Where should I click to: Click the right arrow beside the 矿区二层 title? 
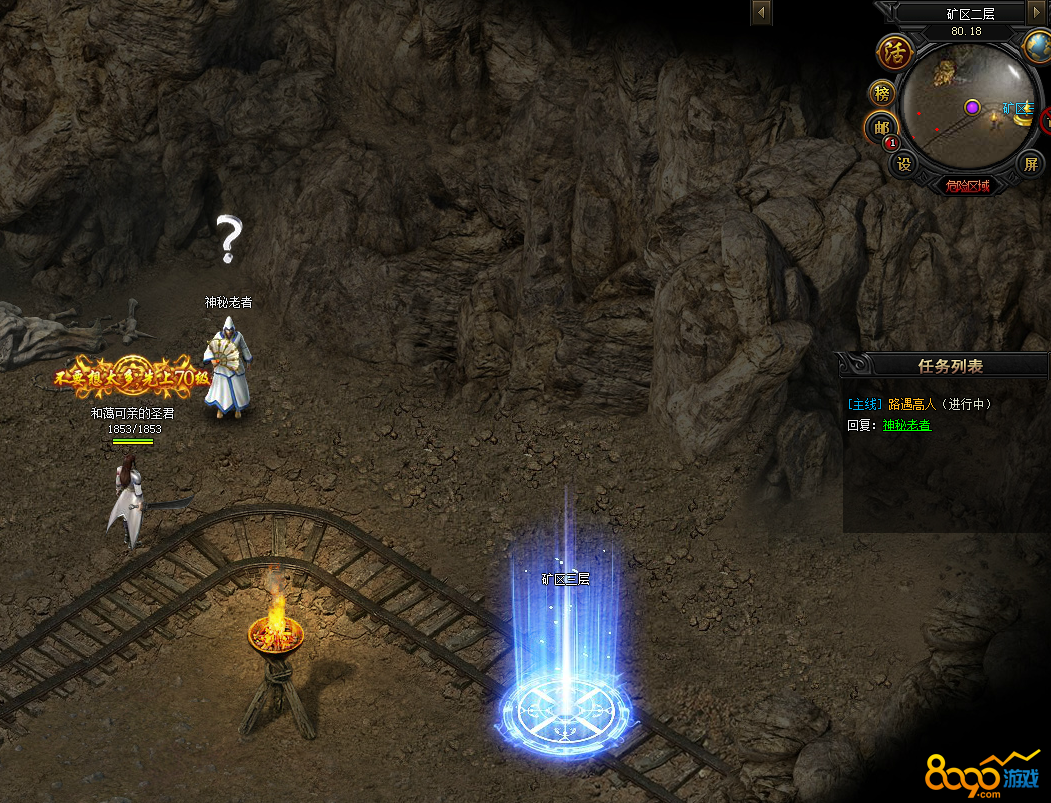click(x=1037, y=13)
